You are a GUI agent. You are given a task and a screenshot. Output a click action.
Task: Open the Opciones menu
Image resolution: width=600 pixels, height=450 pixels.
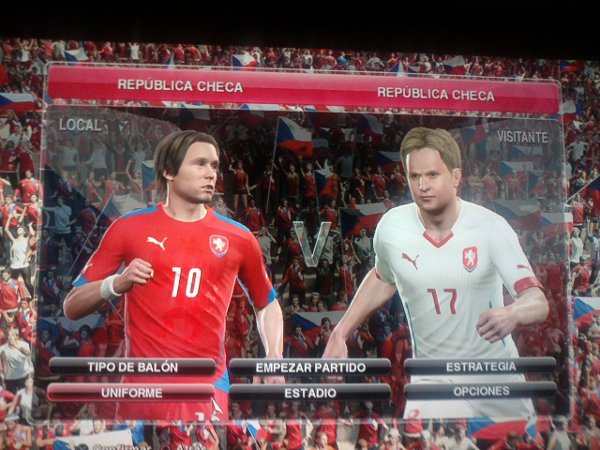click(481, 391)
